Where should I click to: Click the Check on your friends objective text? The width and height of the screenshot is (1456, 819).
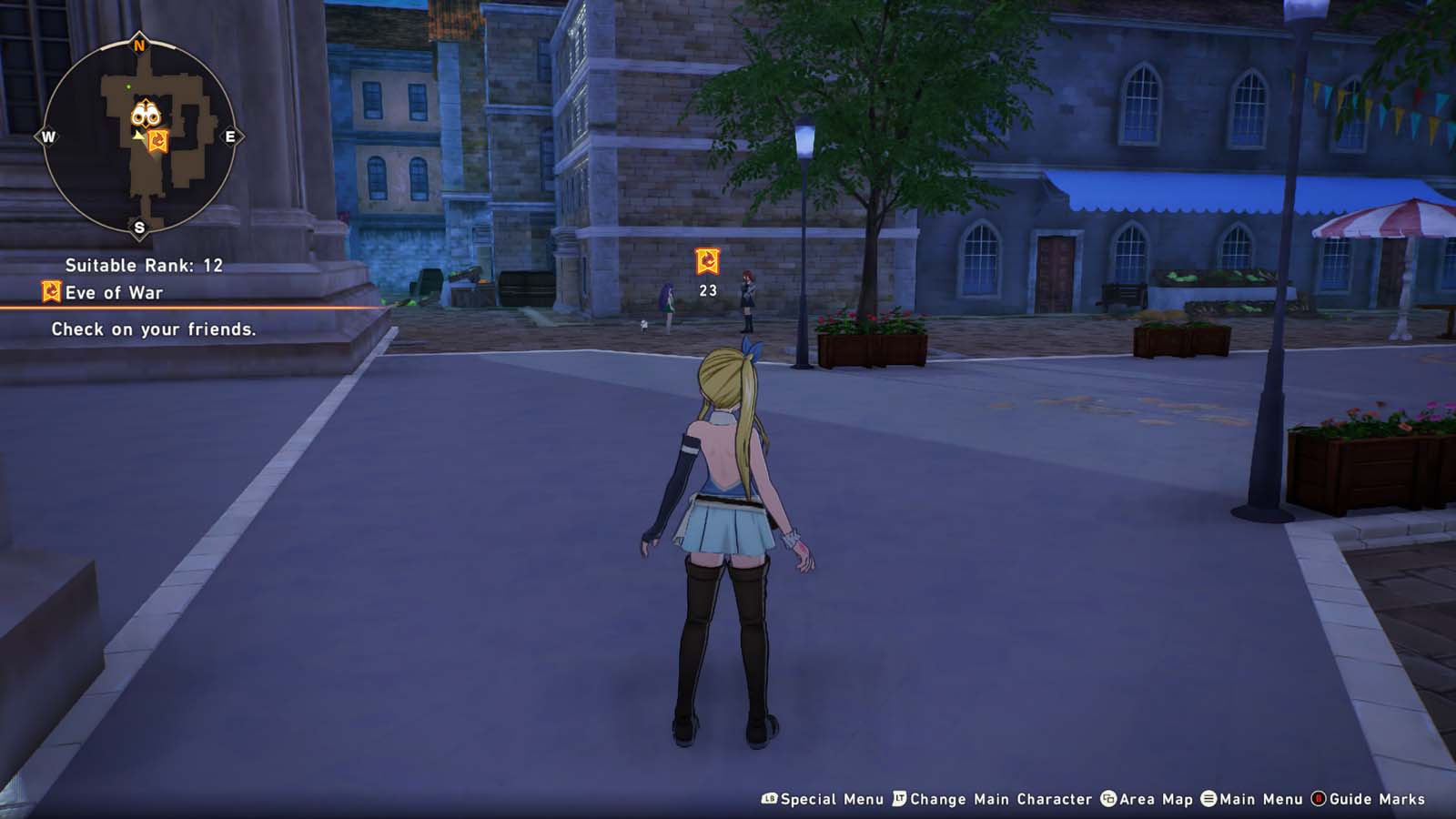[x=155, y=329]
